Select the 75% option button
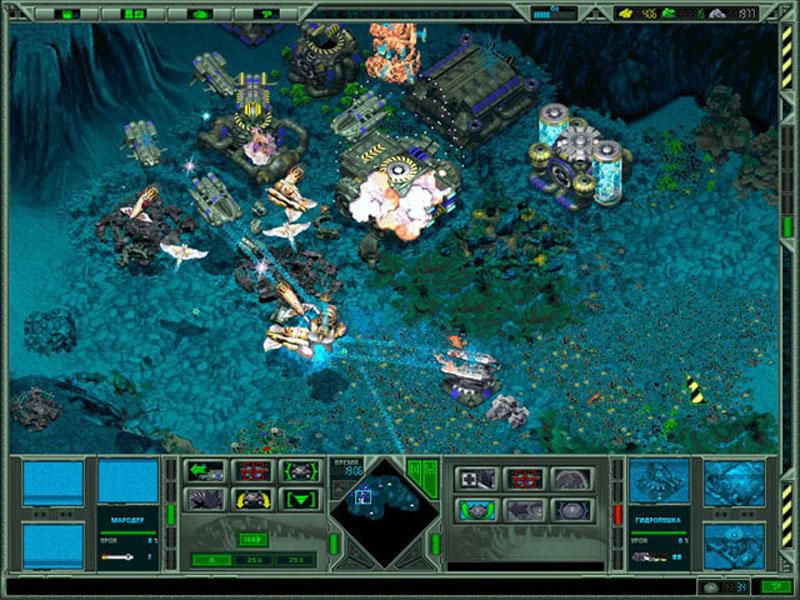The width and height of the screenshot is (800, 600). point(296,560)
